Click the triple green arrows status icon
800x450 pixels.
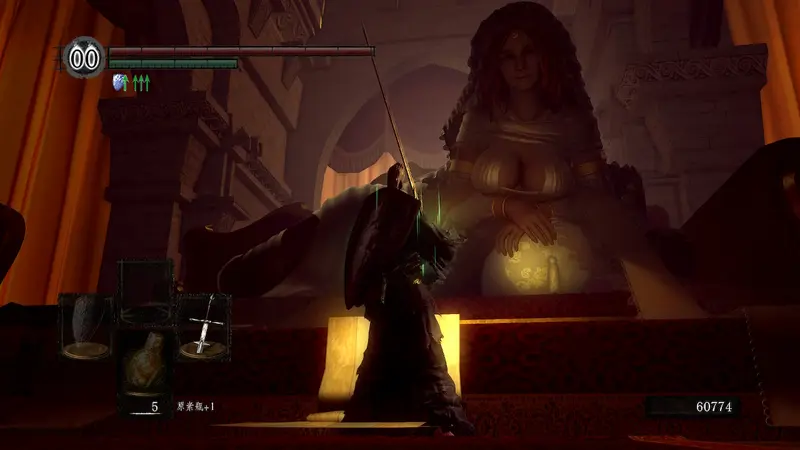click(141, 83)
